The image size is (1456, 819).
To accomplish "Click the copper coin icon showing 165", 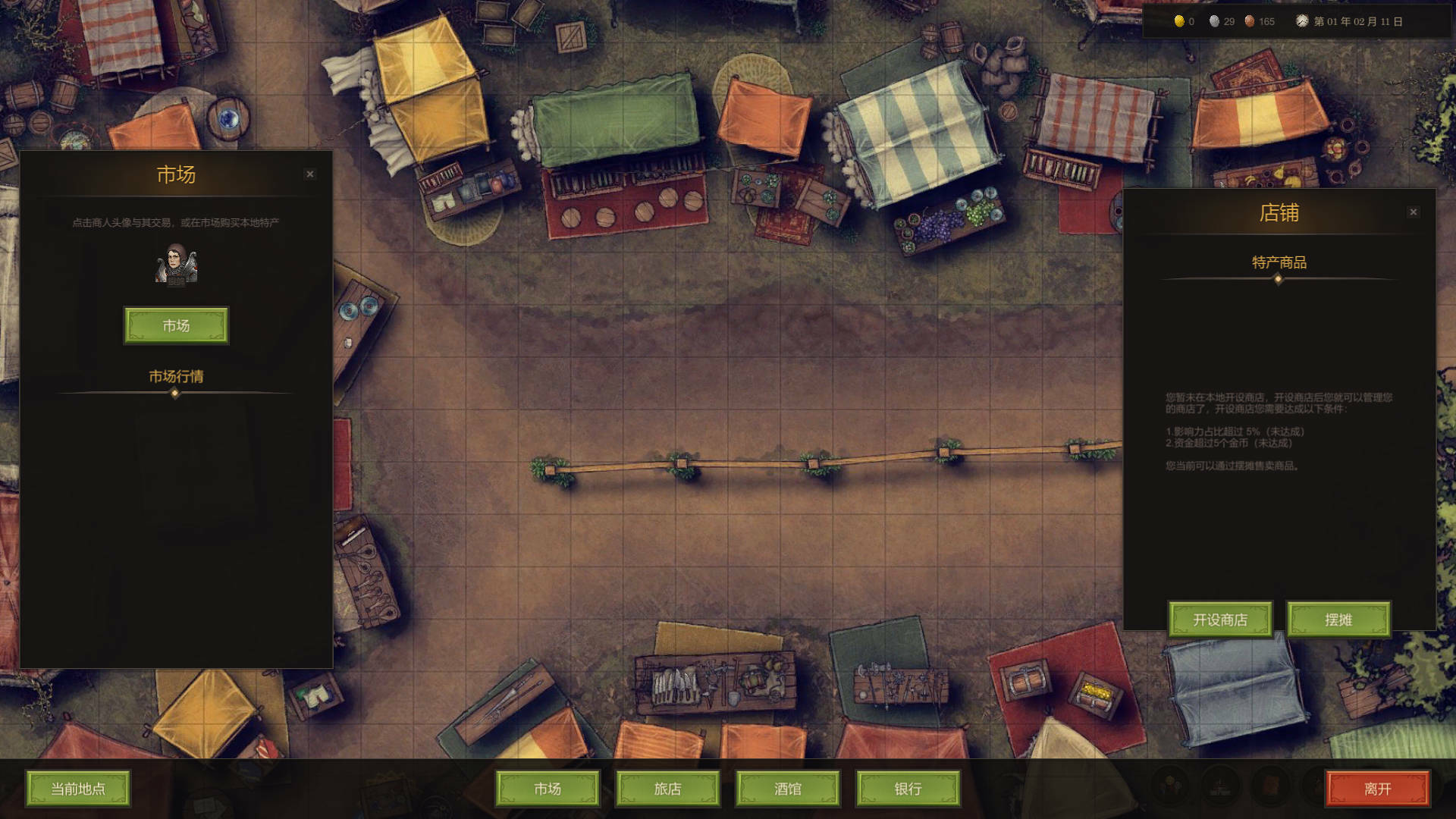I will [x=1248, y=22].
